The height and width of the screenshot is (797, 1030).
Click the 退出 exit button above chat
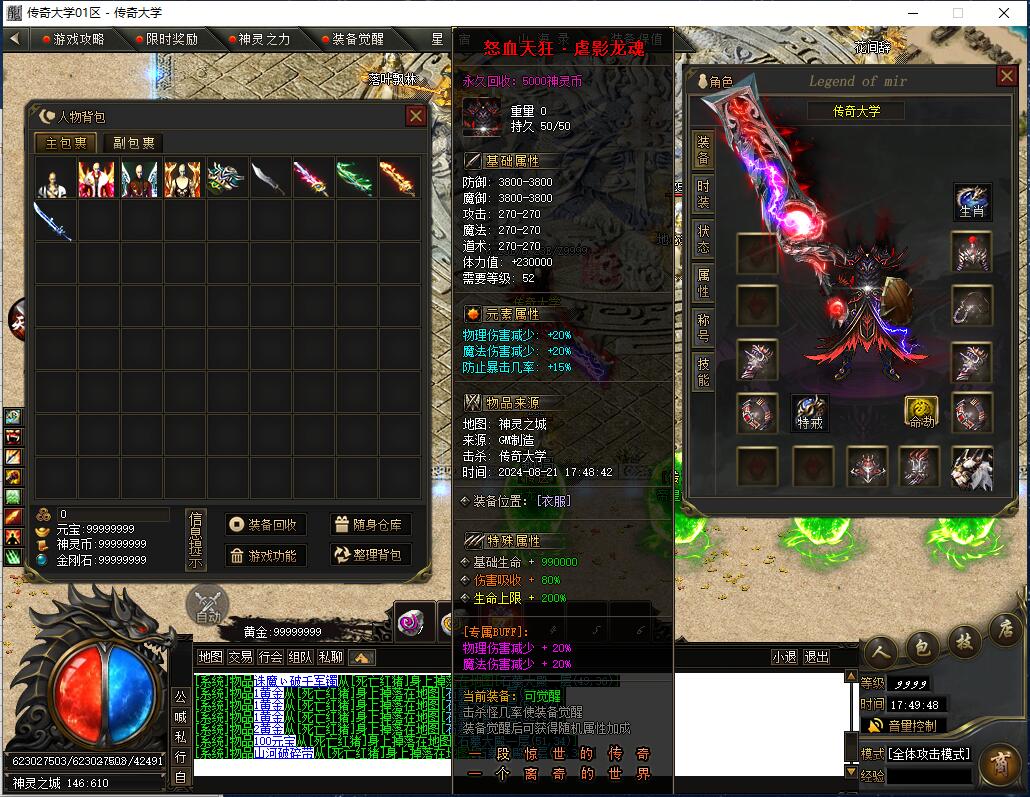point(817,657)
